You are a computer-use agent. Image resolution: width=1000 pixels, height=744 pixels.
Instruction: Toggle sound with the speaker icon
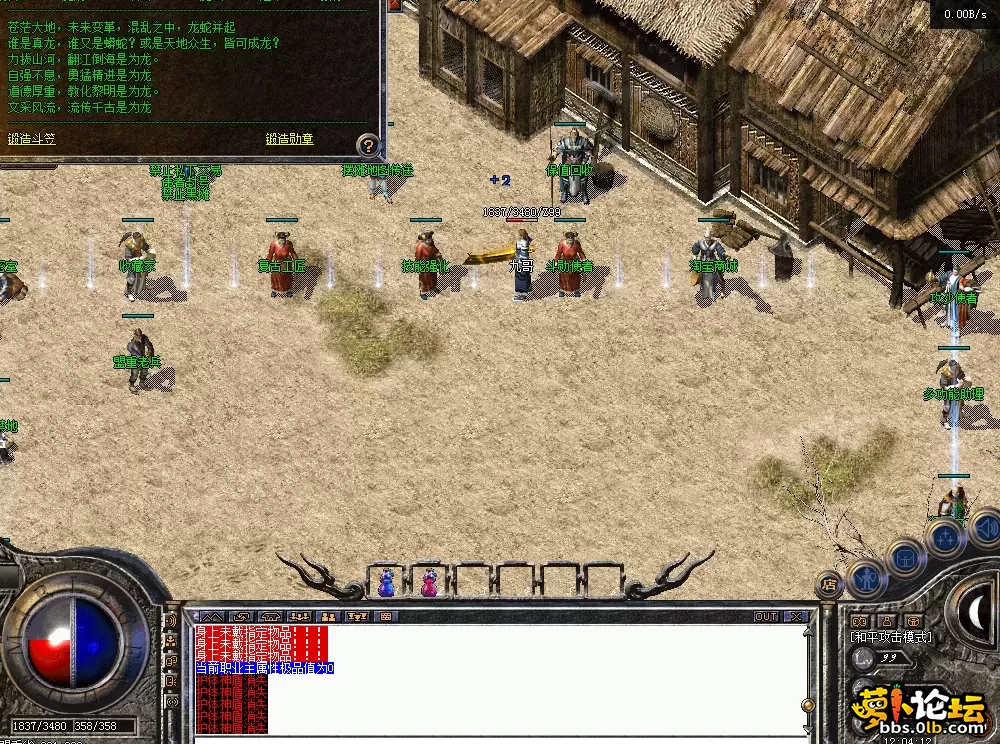[x=986, y=526]
